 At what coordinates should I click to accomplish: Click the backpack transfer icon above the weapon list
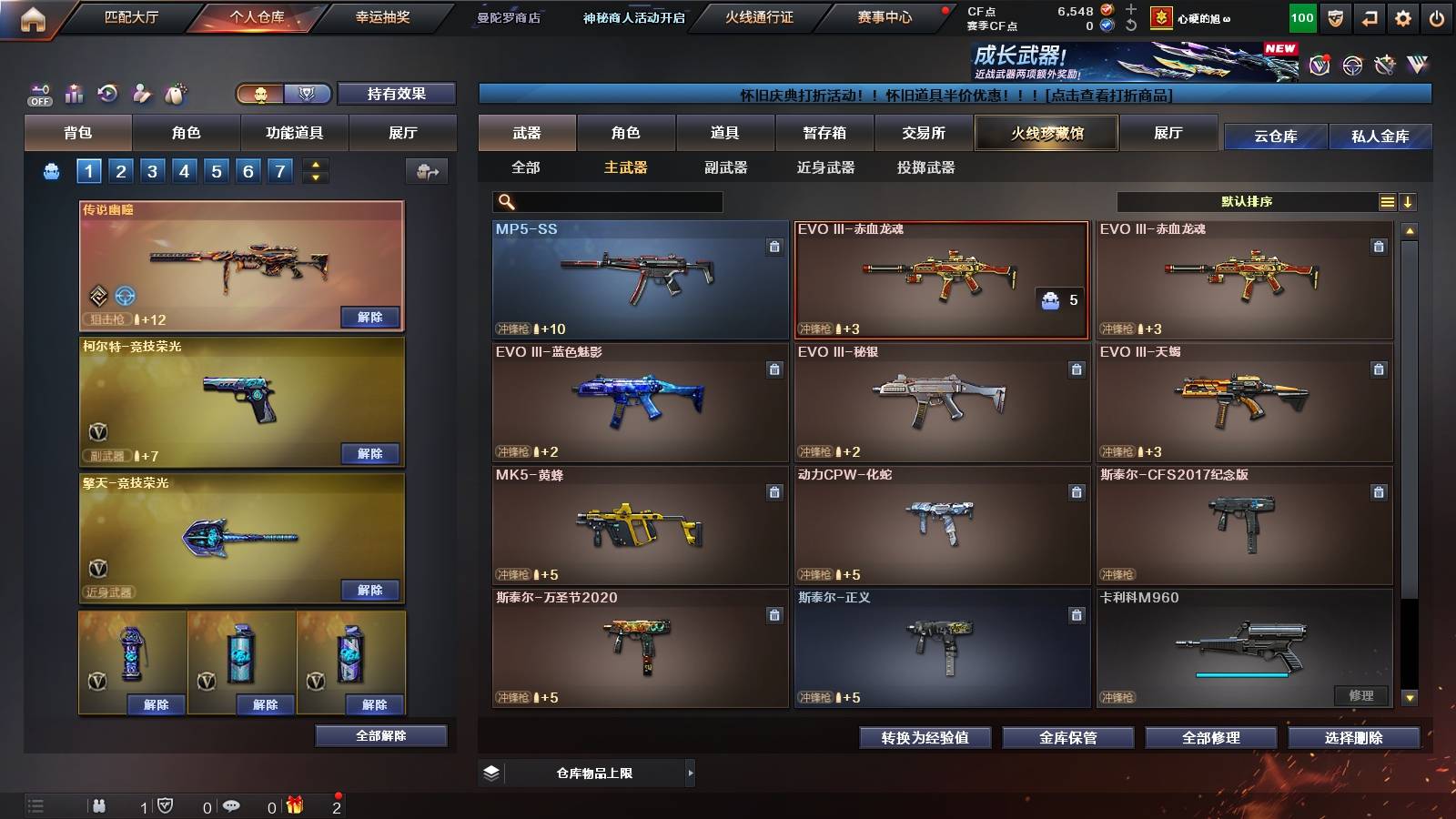(x=428, y=171)
